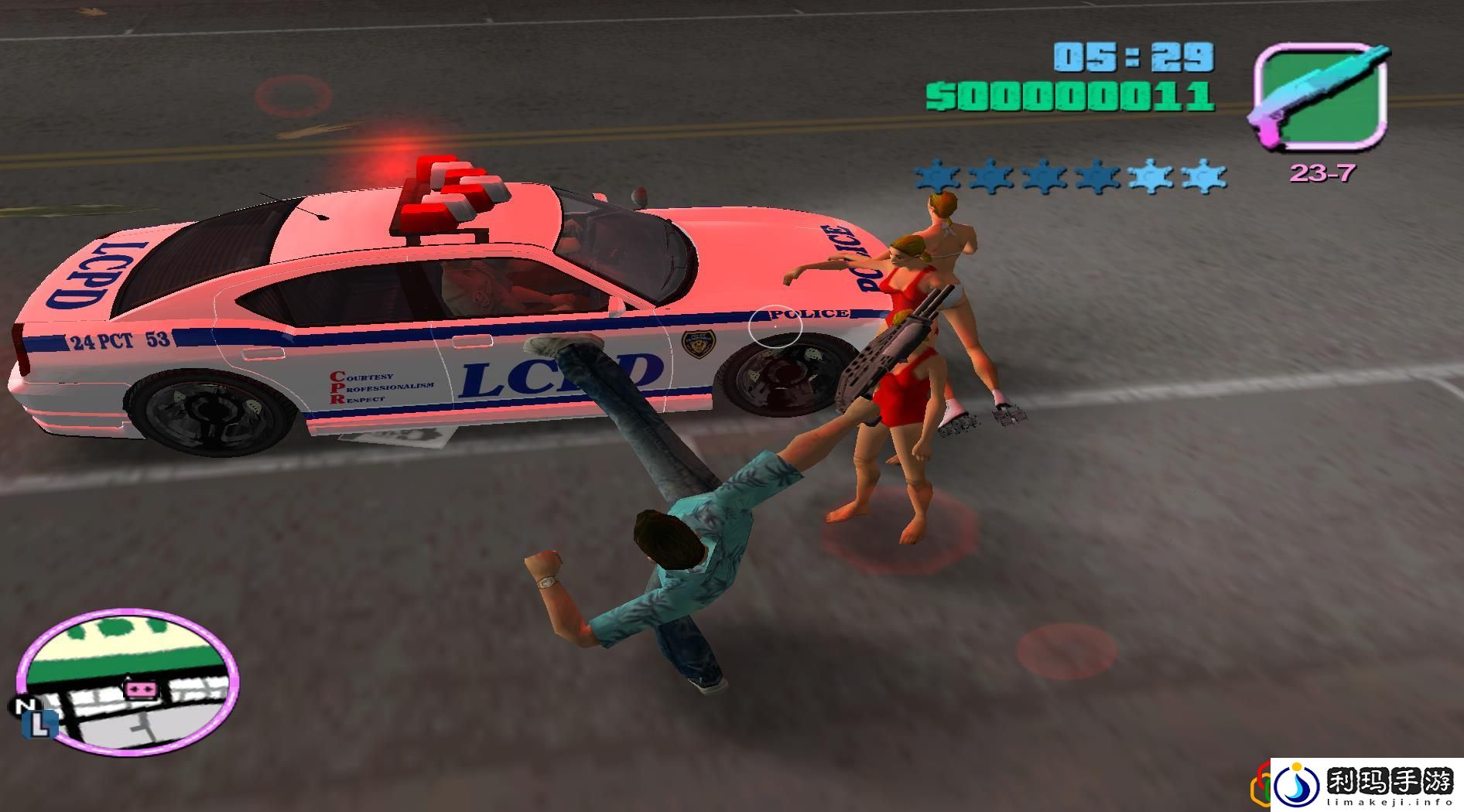Open the circular radar minimap
Image resolution: width=1464 pixels, height=812 pixels.
128,681
